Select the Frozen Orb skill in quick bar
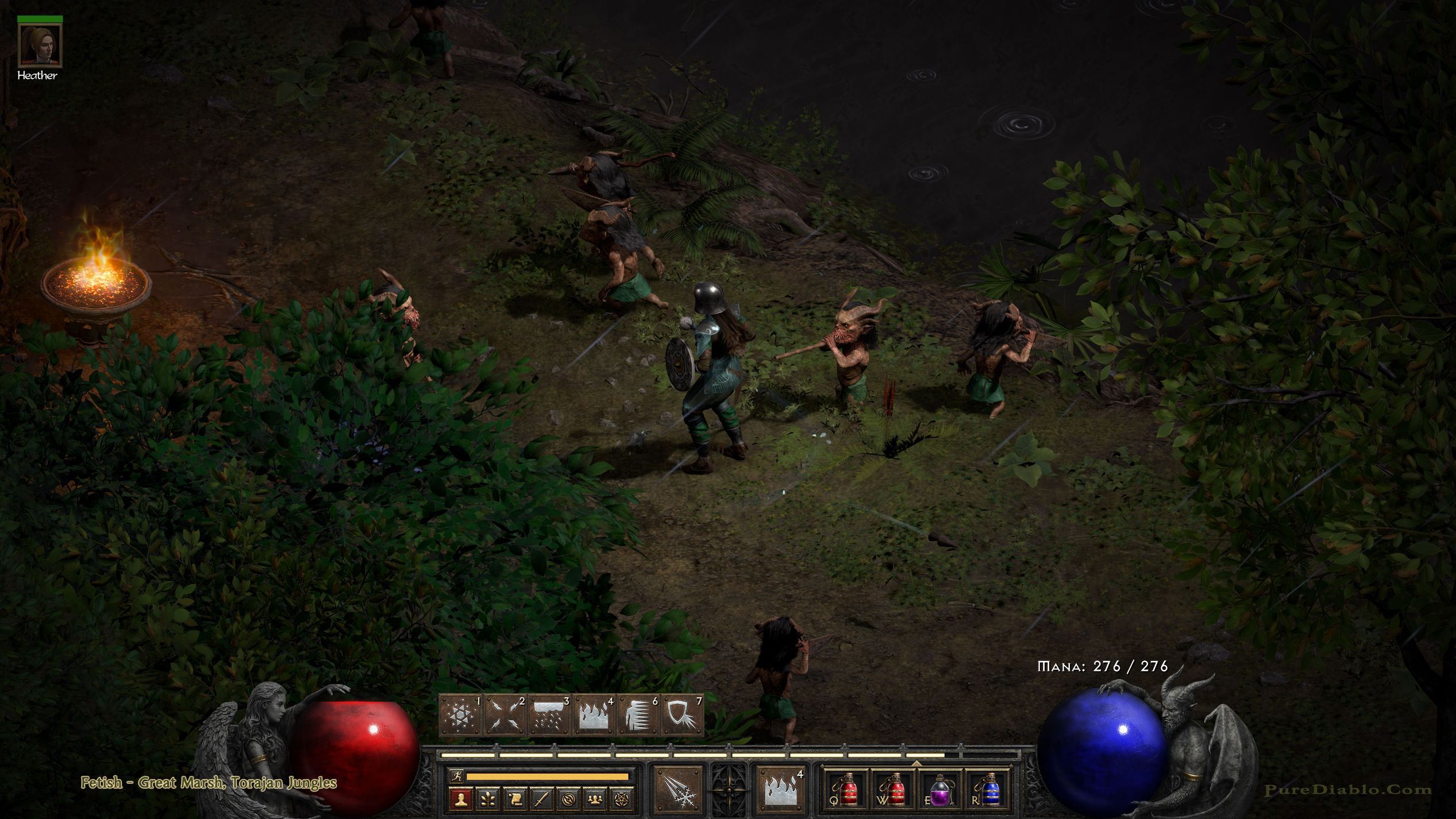Viewport: 1456px width, 819px height. tap(460, 715)
